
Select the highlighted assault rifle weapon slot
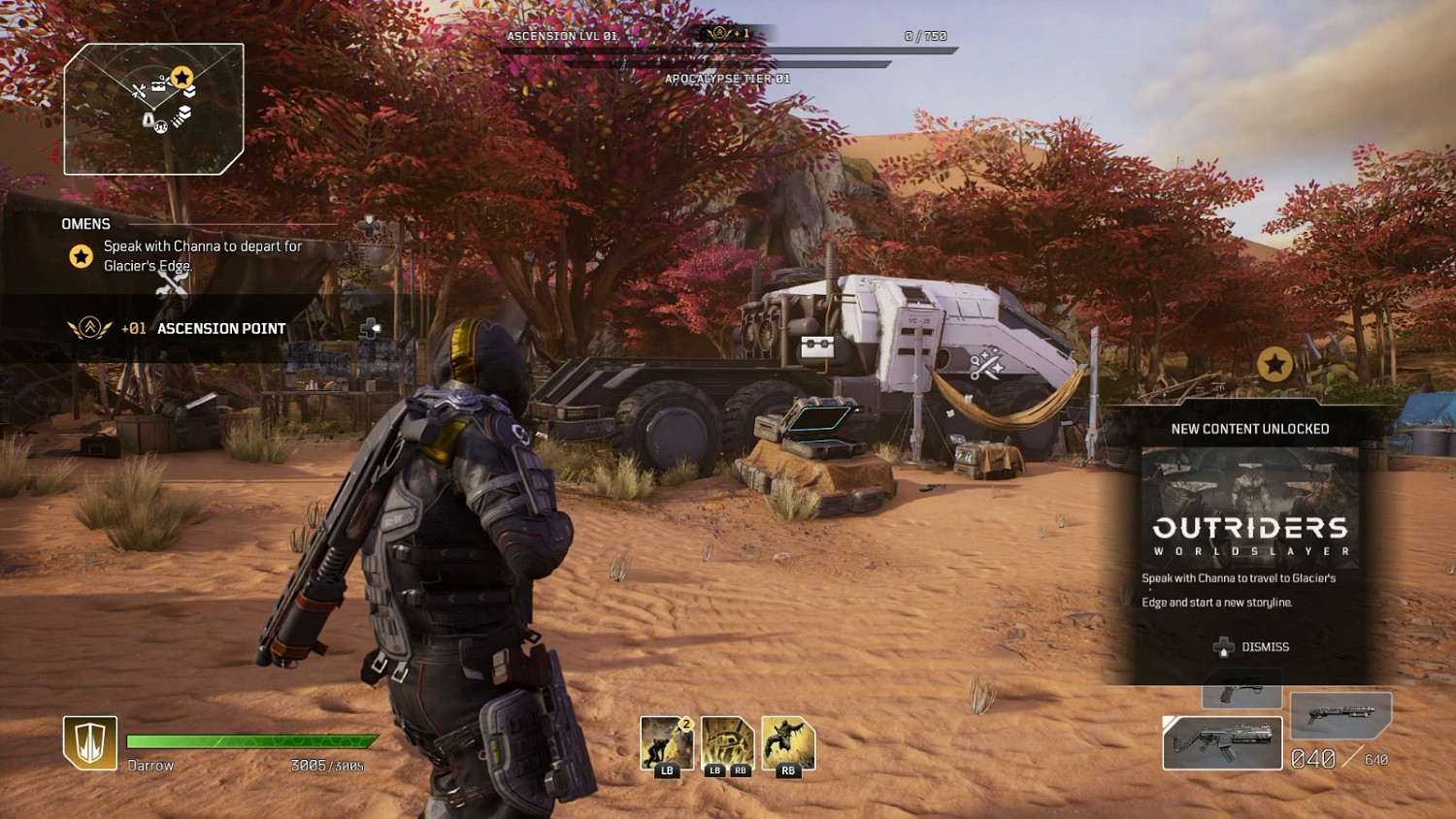point(1221,740)
